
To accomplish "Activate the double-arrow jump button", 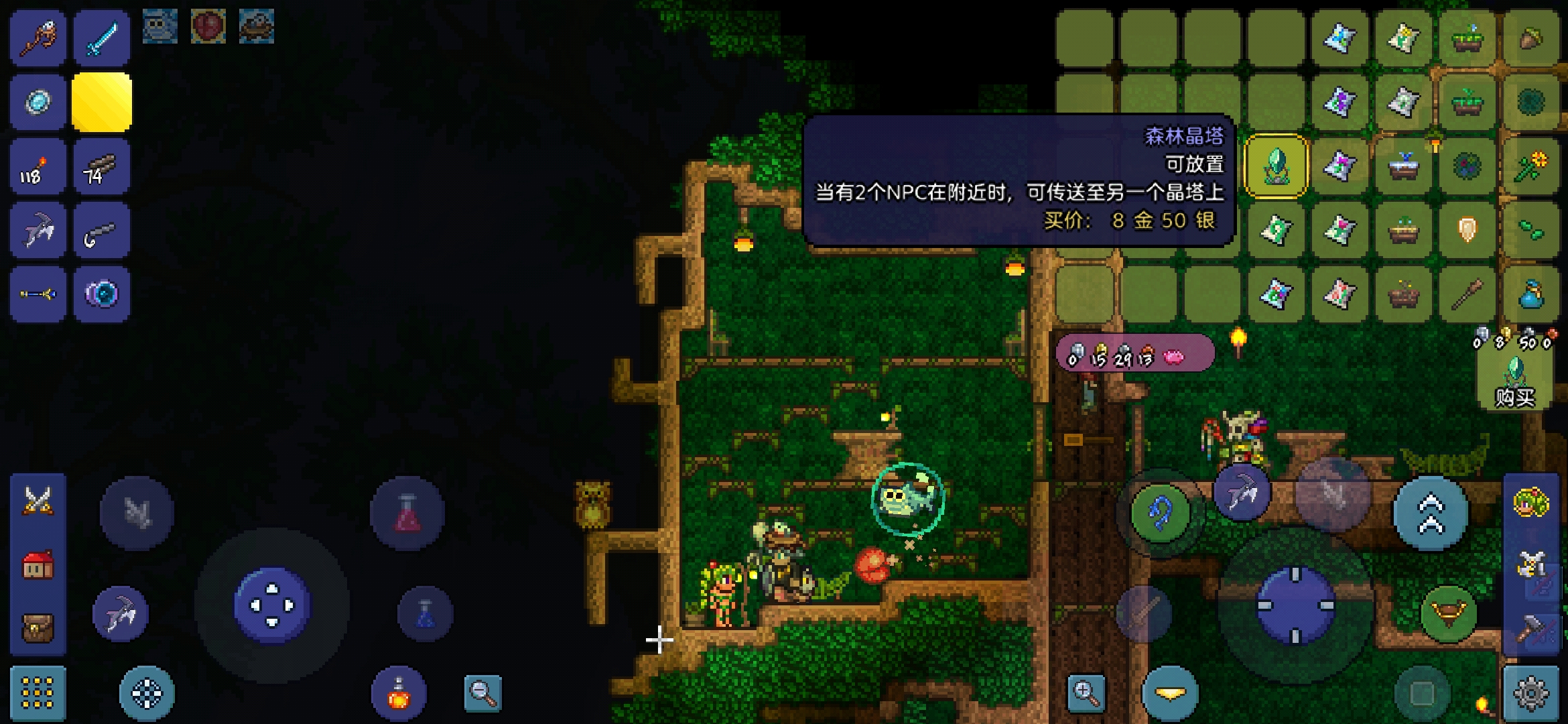I will point(1430,513).
